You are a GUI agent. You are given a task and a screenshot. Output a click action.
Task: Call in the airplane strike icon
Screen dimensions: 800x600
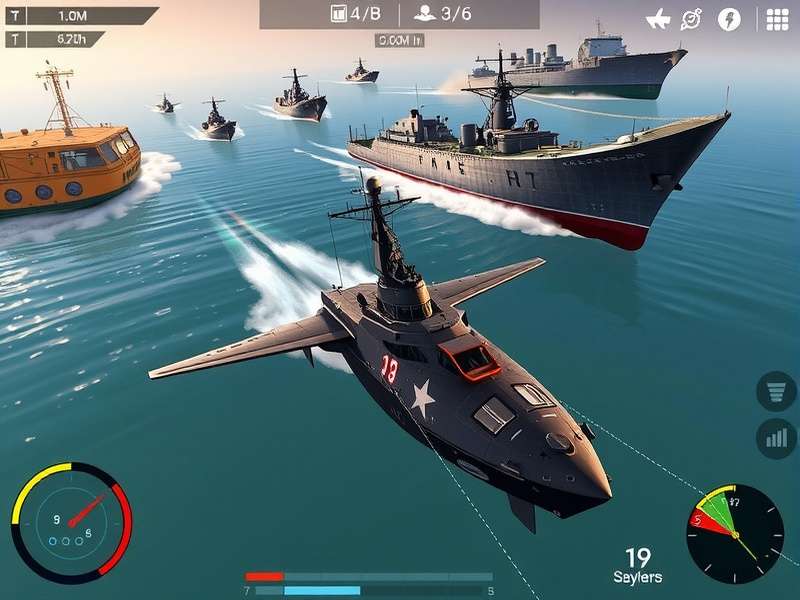pyautogui.click(x=658, y=19)
